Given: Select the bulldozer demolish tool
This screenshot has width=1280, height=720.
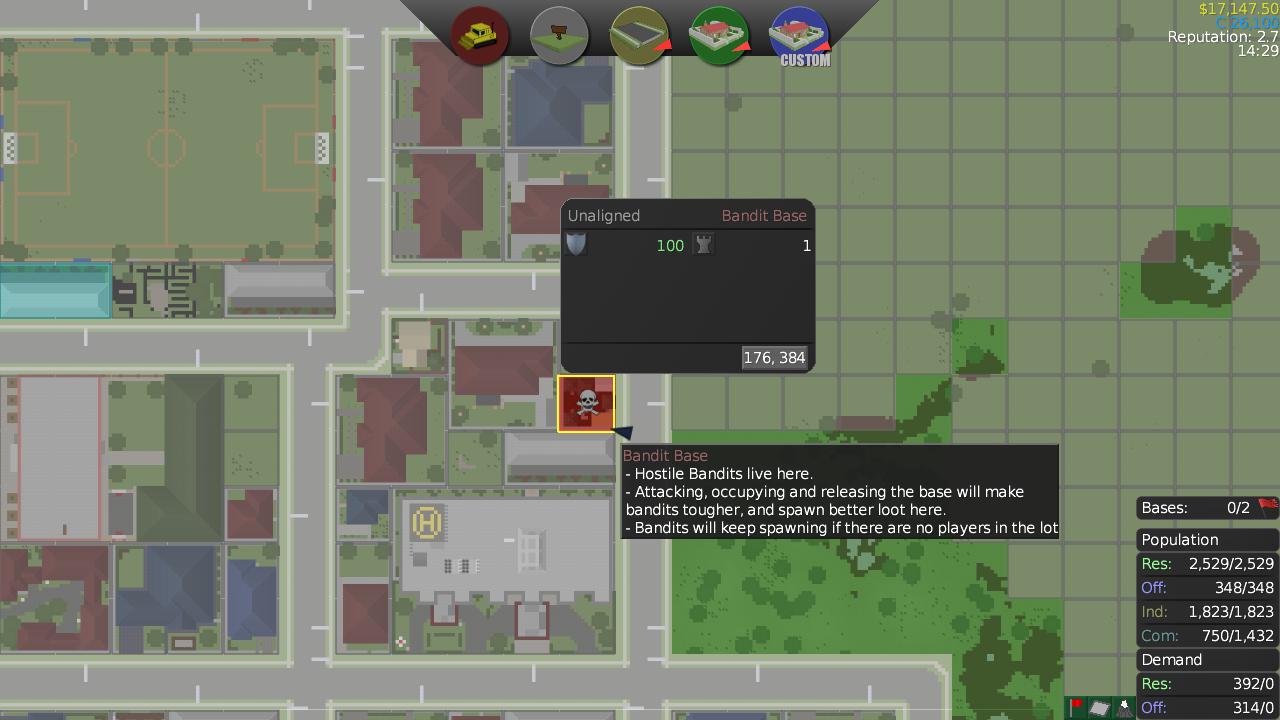Looking at the screenshot, I should pyautogui.click(x=479, y=34).
